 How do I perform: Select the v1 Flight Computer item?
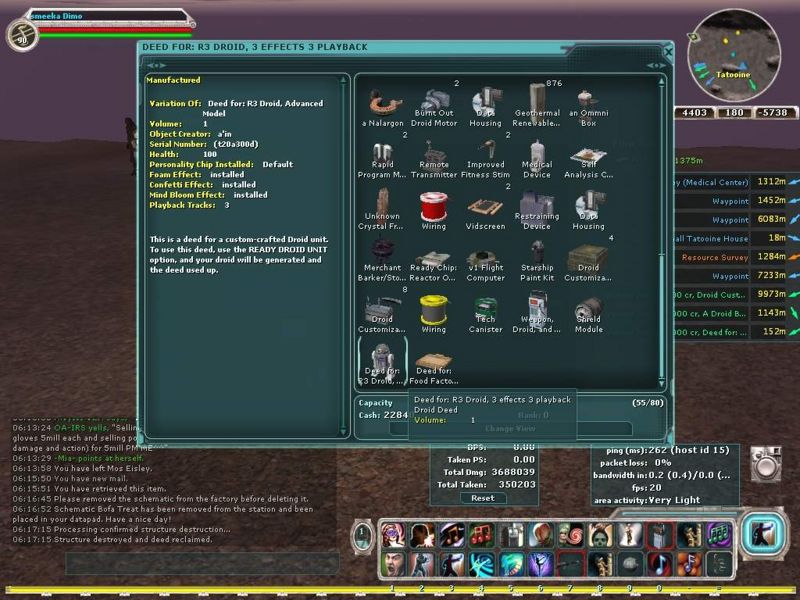(x=485, y=258)
